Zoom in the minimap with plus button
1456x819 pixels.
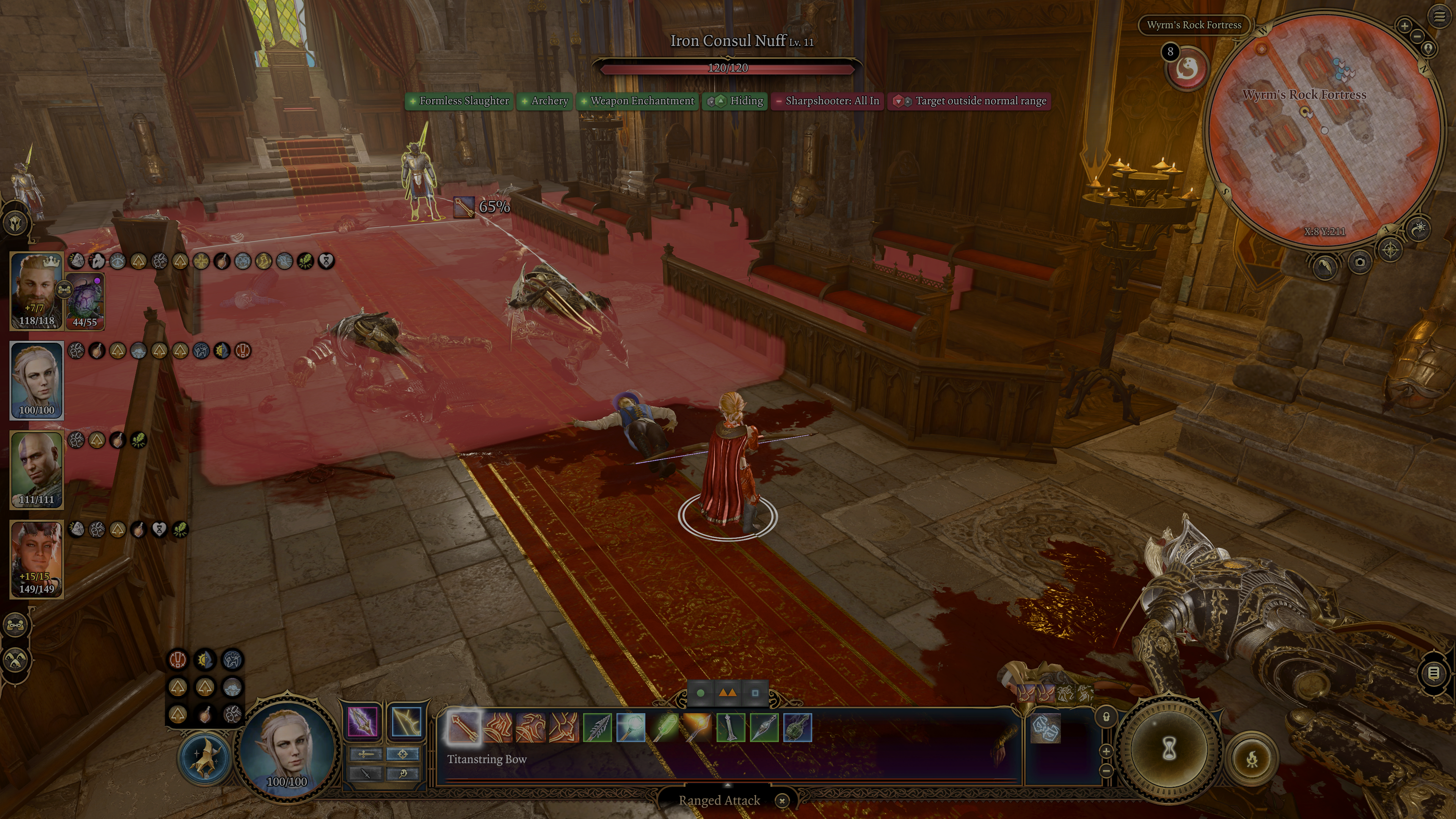click(1404, 26)
